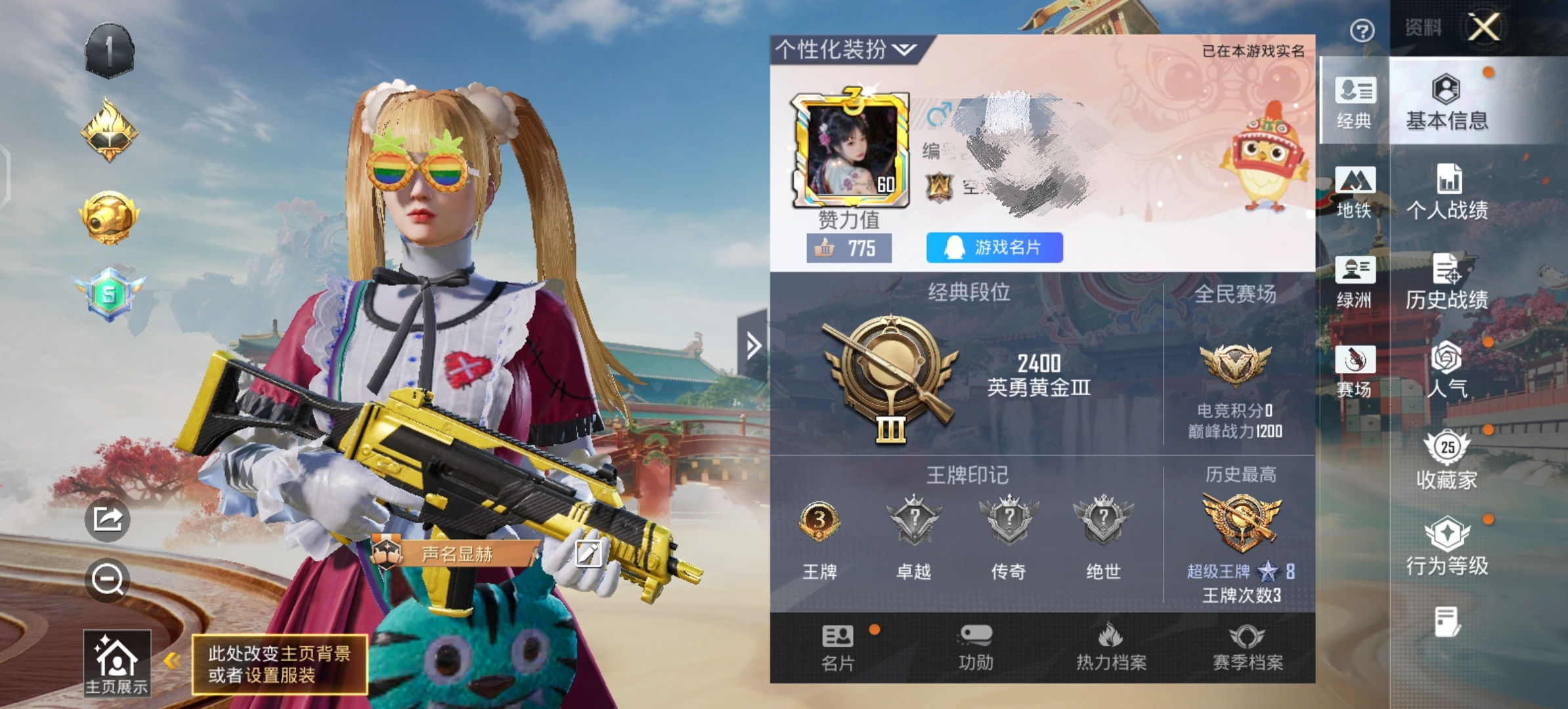Close the profile screen with the X
Image resolution: width=1568 pixels, height=709 pixels.
pyautogui.click(x=1483, y=28)
